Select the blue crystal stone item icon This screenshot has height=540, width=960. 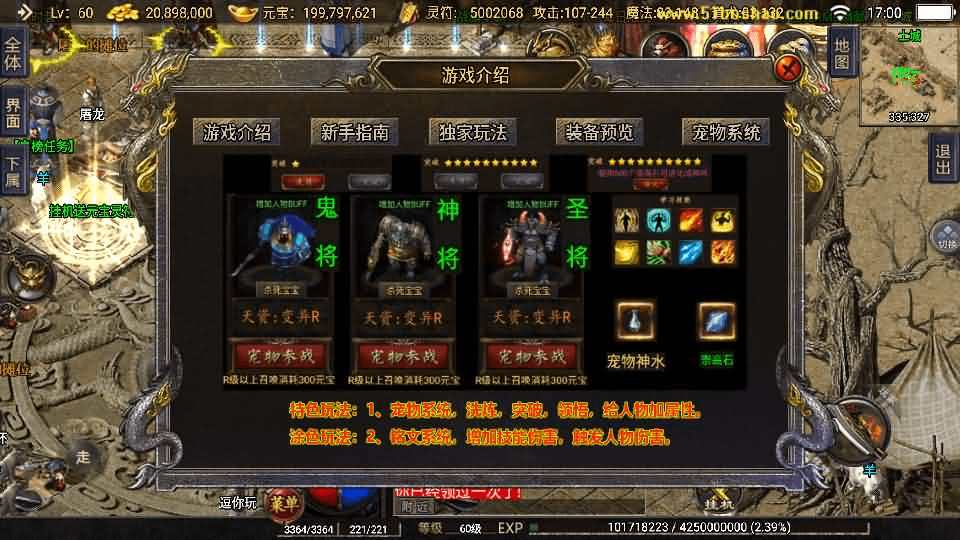[716, 321]
